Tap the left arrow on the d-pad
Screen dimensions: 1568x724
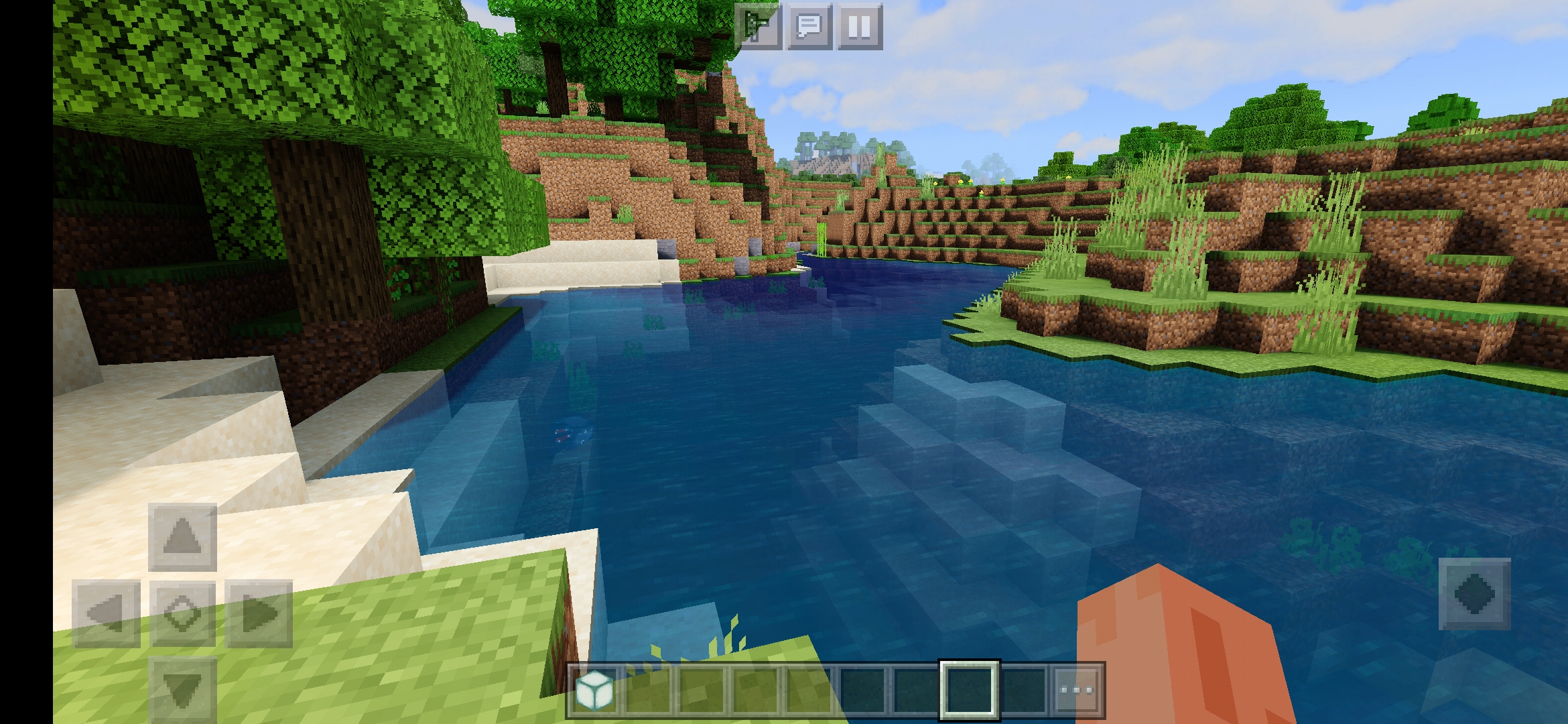[106, 613]
